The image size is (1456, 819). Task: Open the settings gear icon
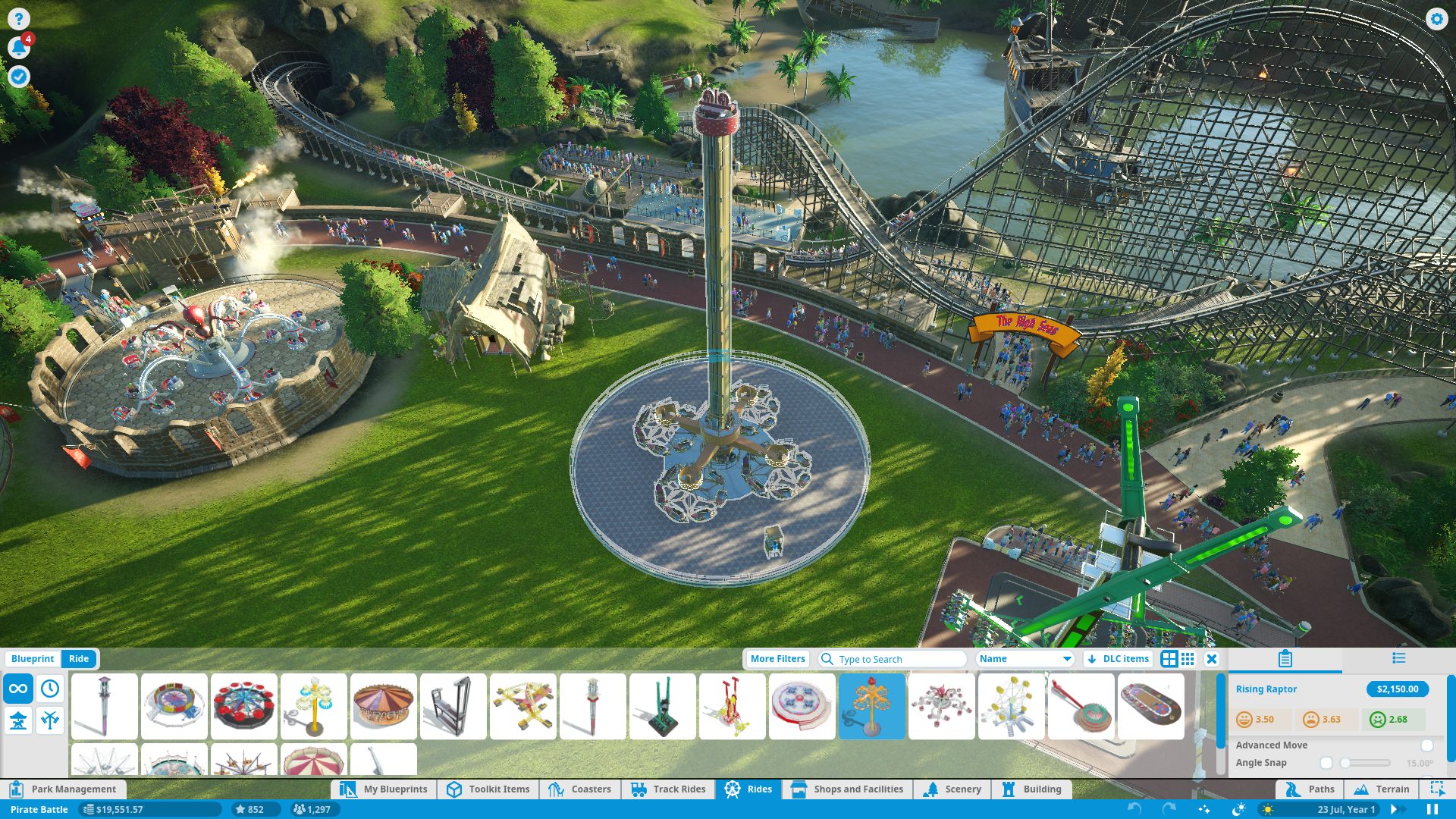(1436, 19)
